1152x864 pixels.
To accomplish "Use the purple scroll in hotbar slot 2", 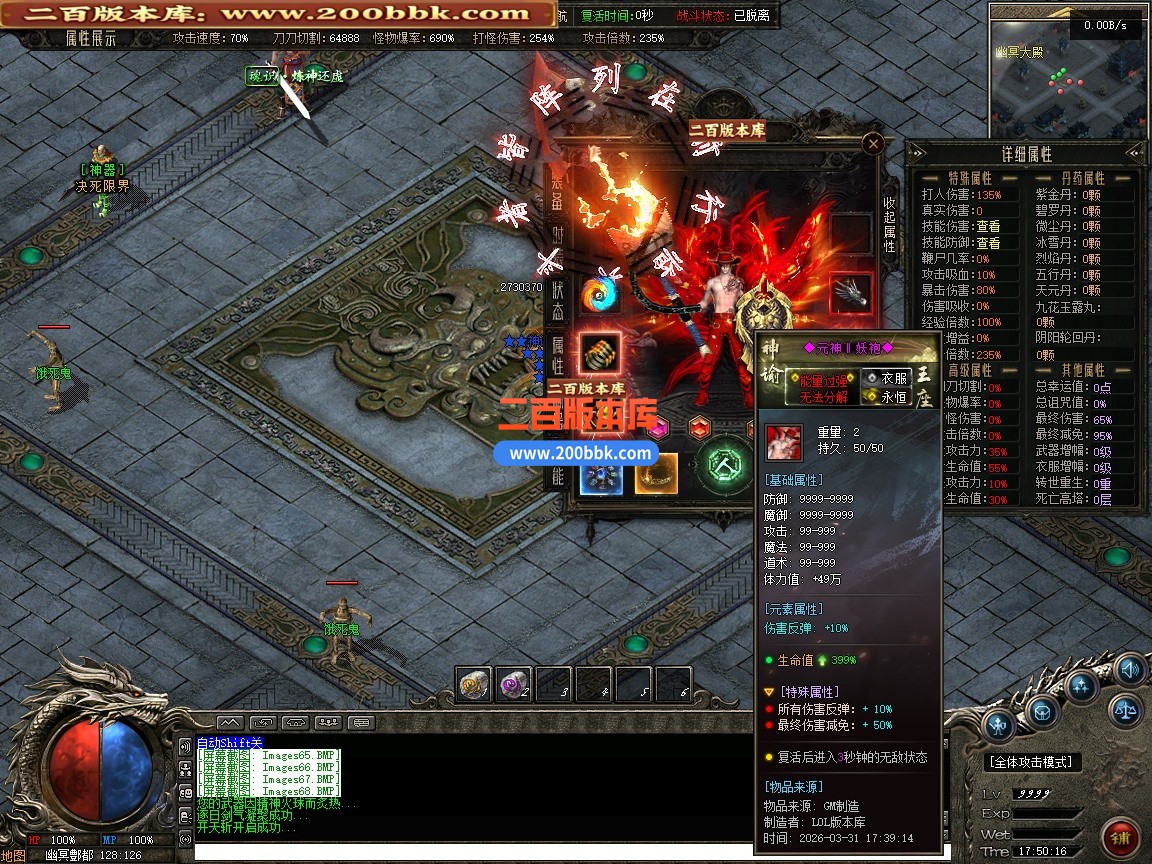I will pos(515,684).
